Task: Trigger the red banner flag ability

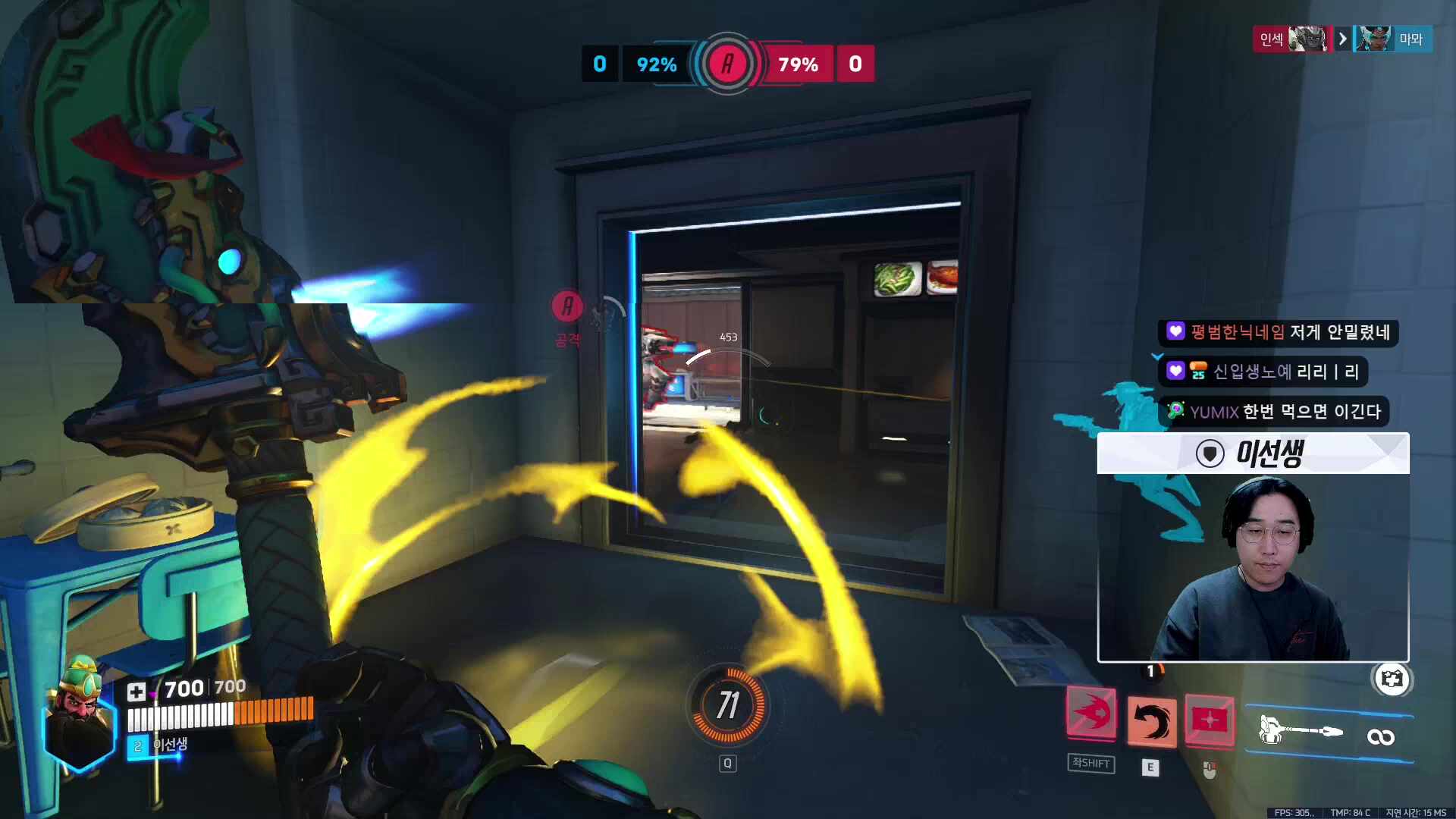Action: [1210, 720]
